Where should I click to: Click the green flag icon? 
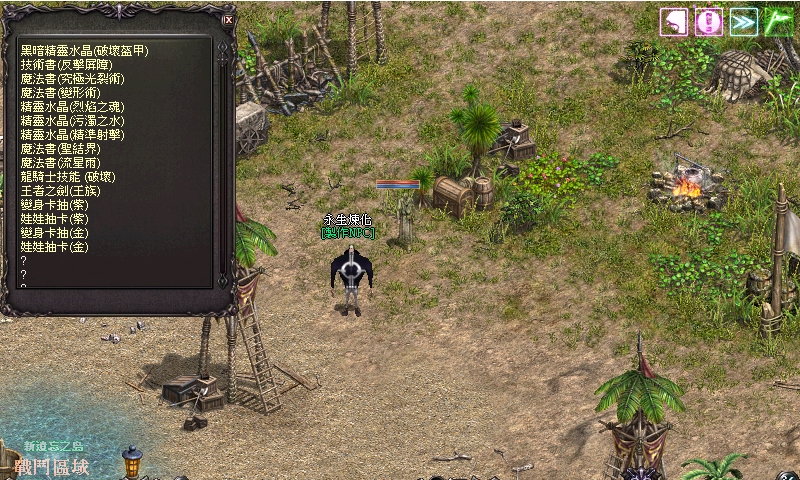[x=779, y=22]
